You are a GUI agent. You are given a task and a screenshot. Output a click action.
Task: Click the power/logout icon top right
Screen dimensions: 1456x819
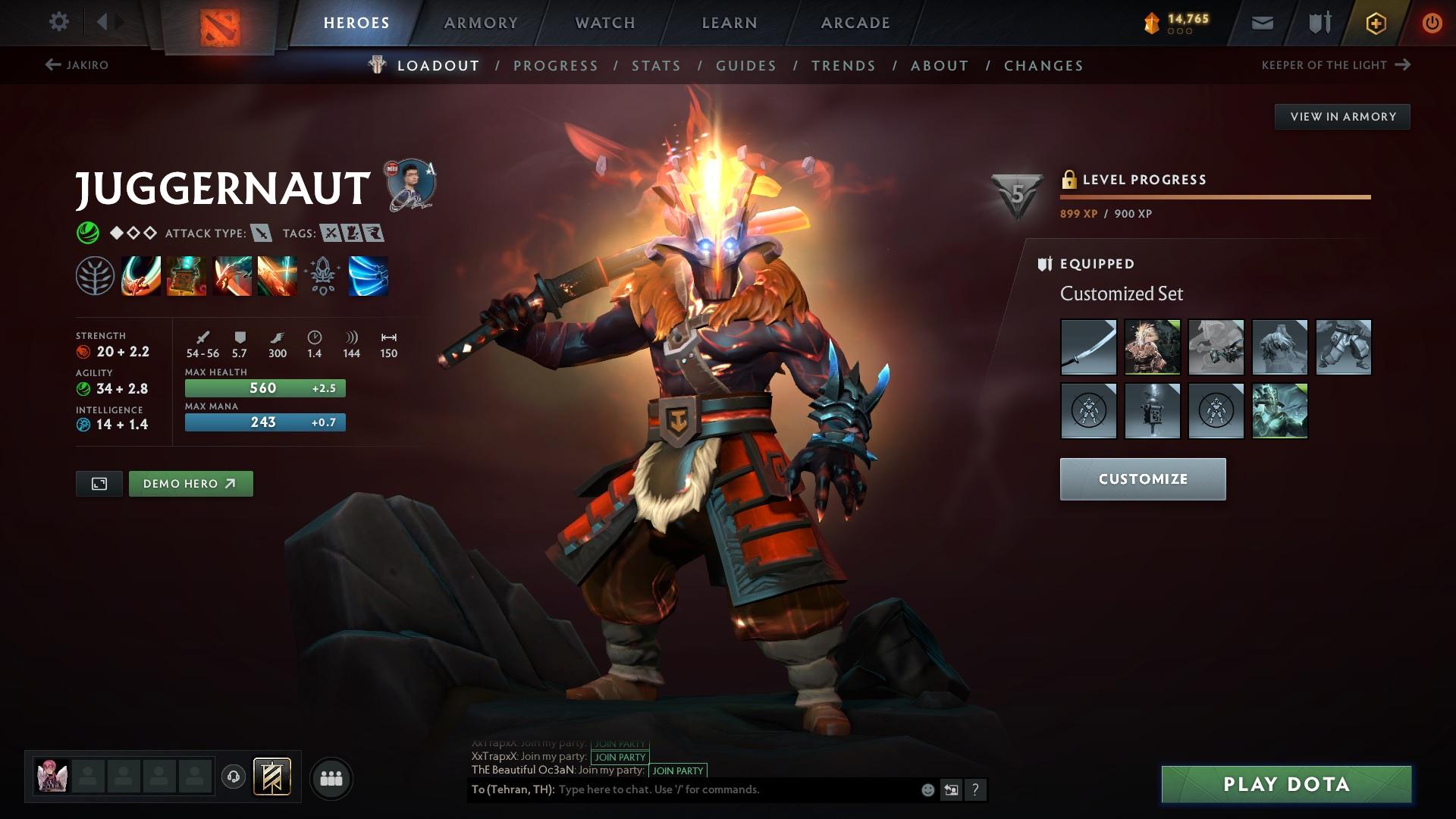[x=1431, y=22]
